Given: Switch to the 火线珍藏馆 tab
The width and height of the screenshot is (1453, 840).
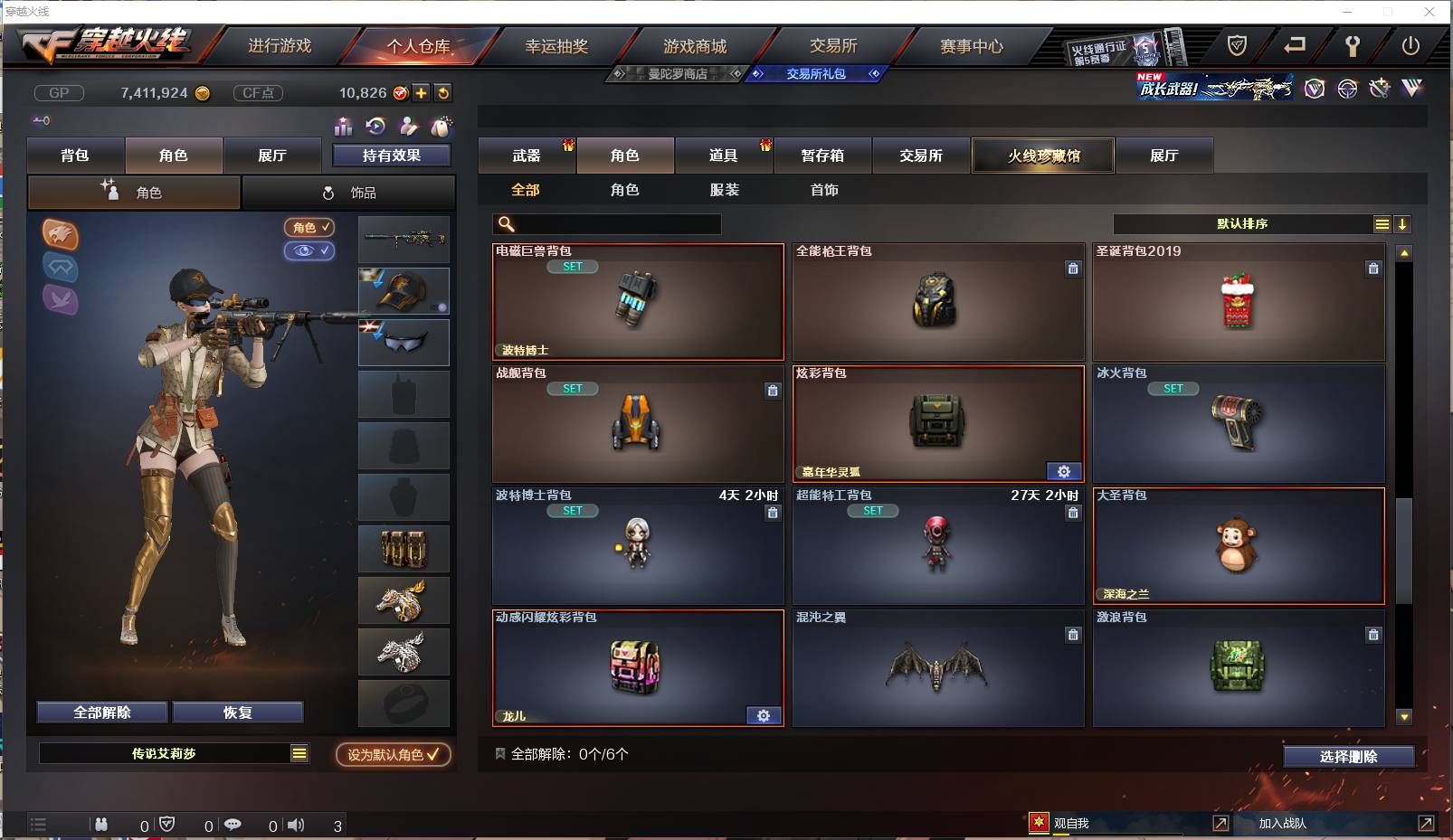Looking at the screenshot, I should (x=1042, y=155).
